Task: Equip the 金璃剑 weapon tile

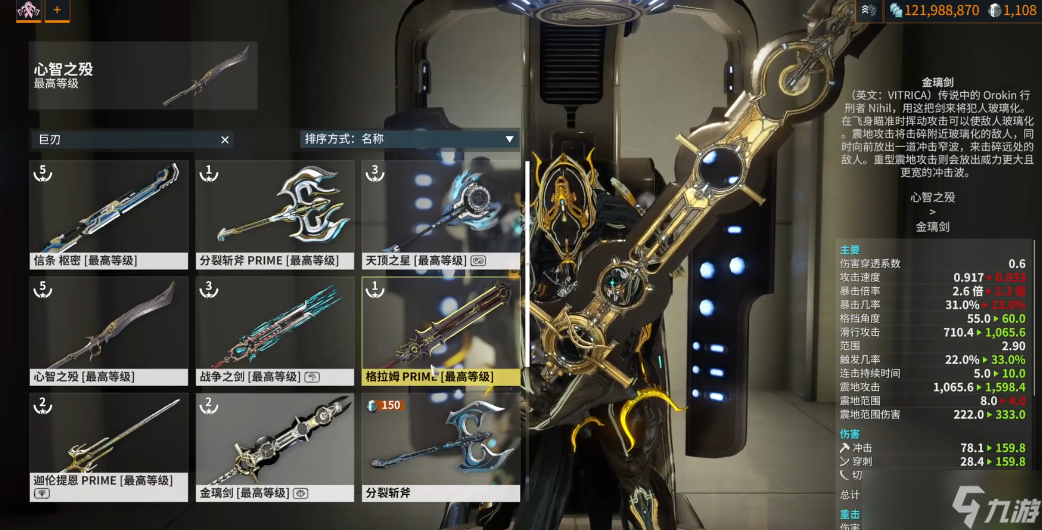Action: pos(274,446)
